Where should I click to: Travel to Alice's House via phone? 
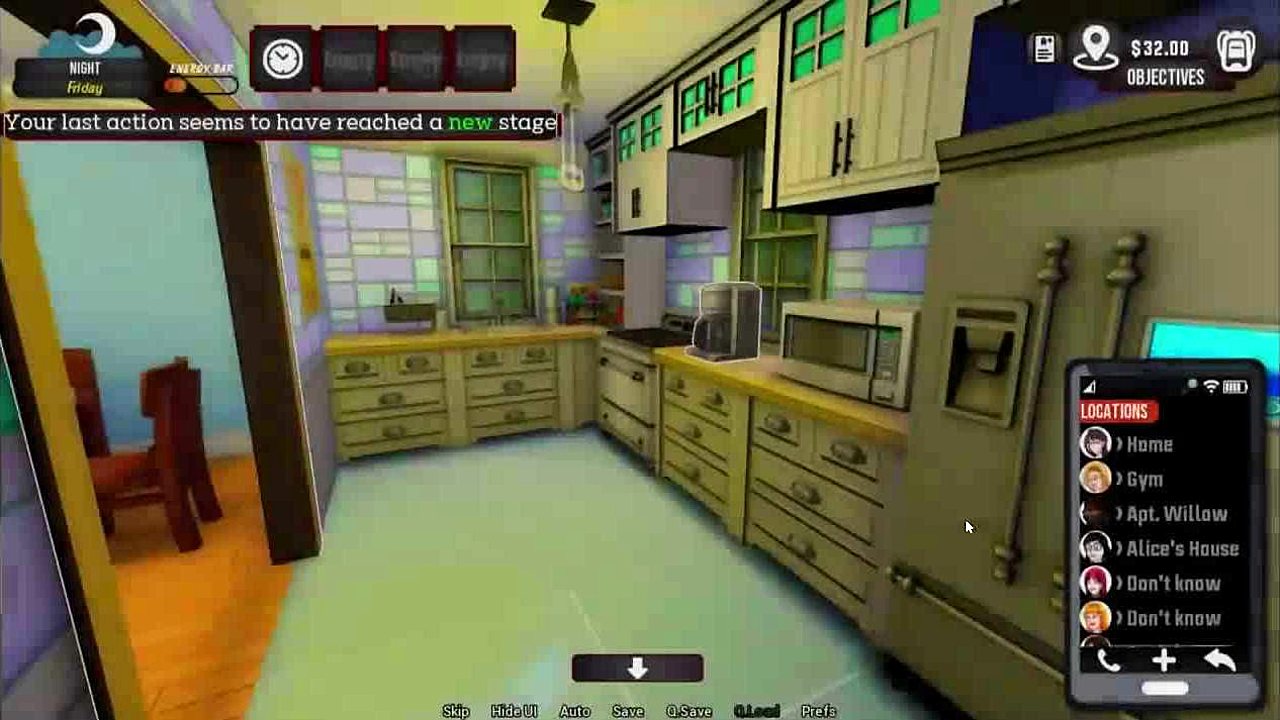tap(1182, 549)
